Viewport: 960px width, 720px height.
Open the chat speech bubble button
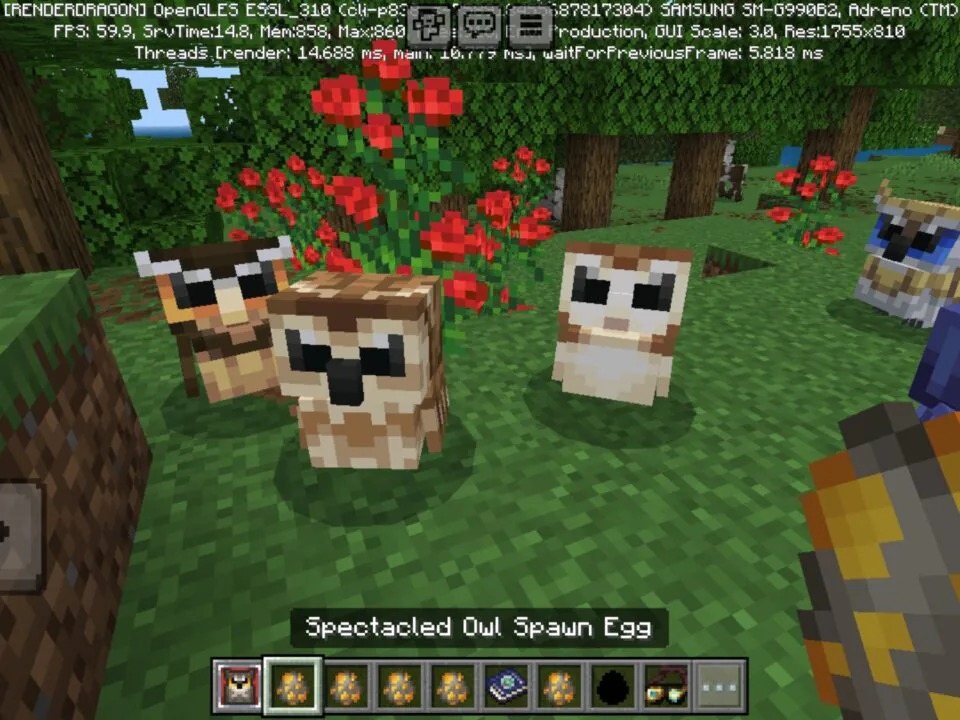[481, 24]
